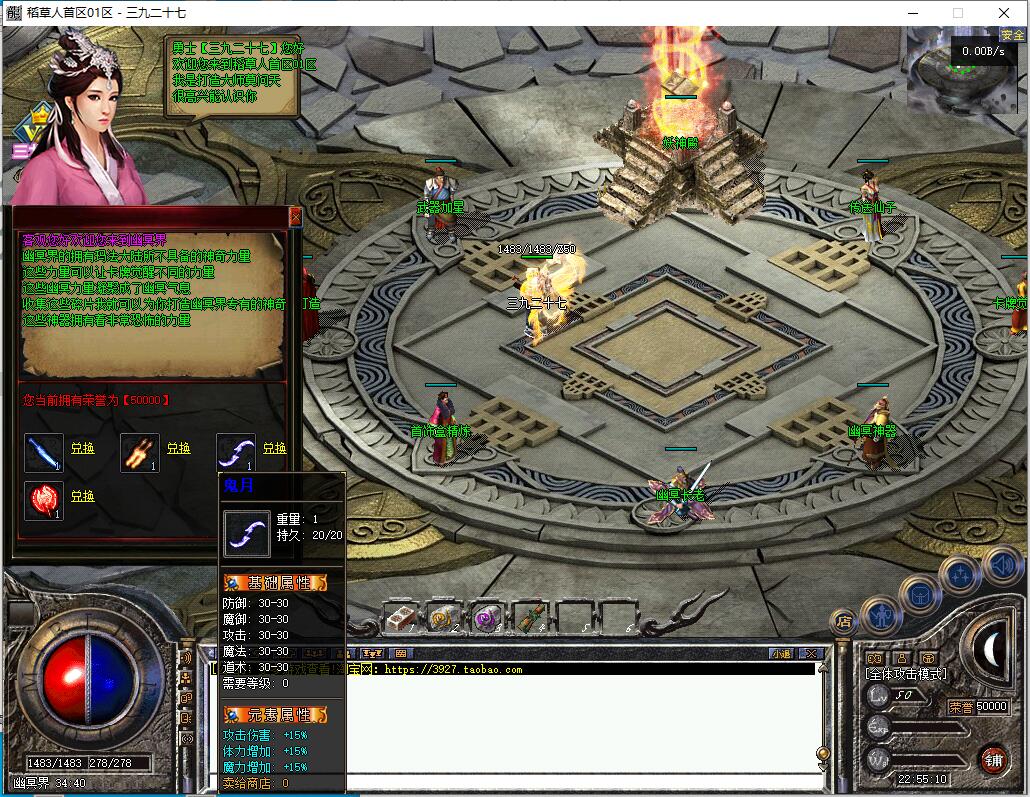The width and height of the screenshot is (1030, 797).
Task: Close the chat window with the X
Action: [x=812, y=654]
